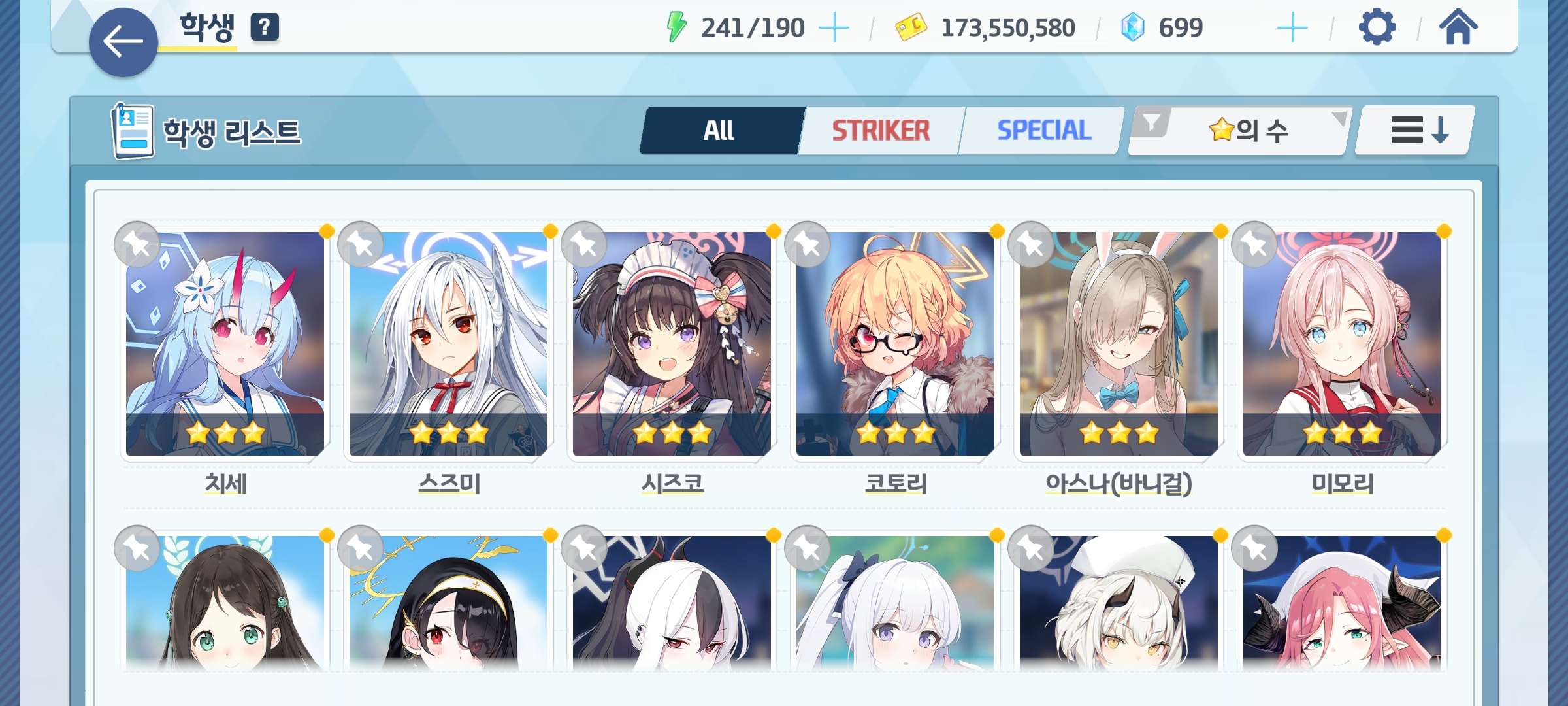Viewport: 1568px width, 706px height.
Task: Open the filter funnel icon
Action: tap(1152, 122)
